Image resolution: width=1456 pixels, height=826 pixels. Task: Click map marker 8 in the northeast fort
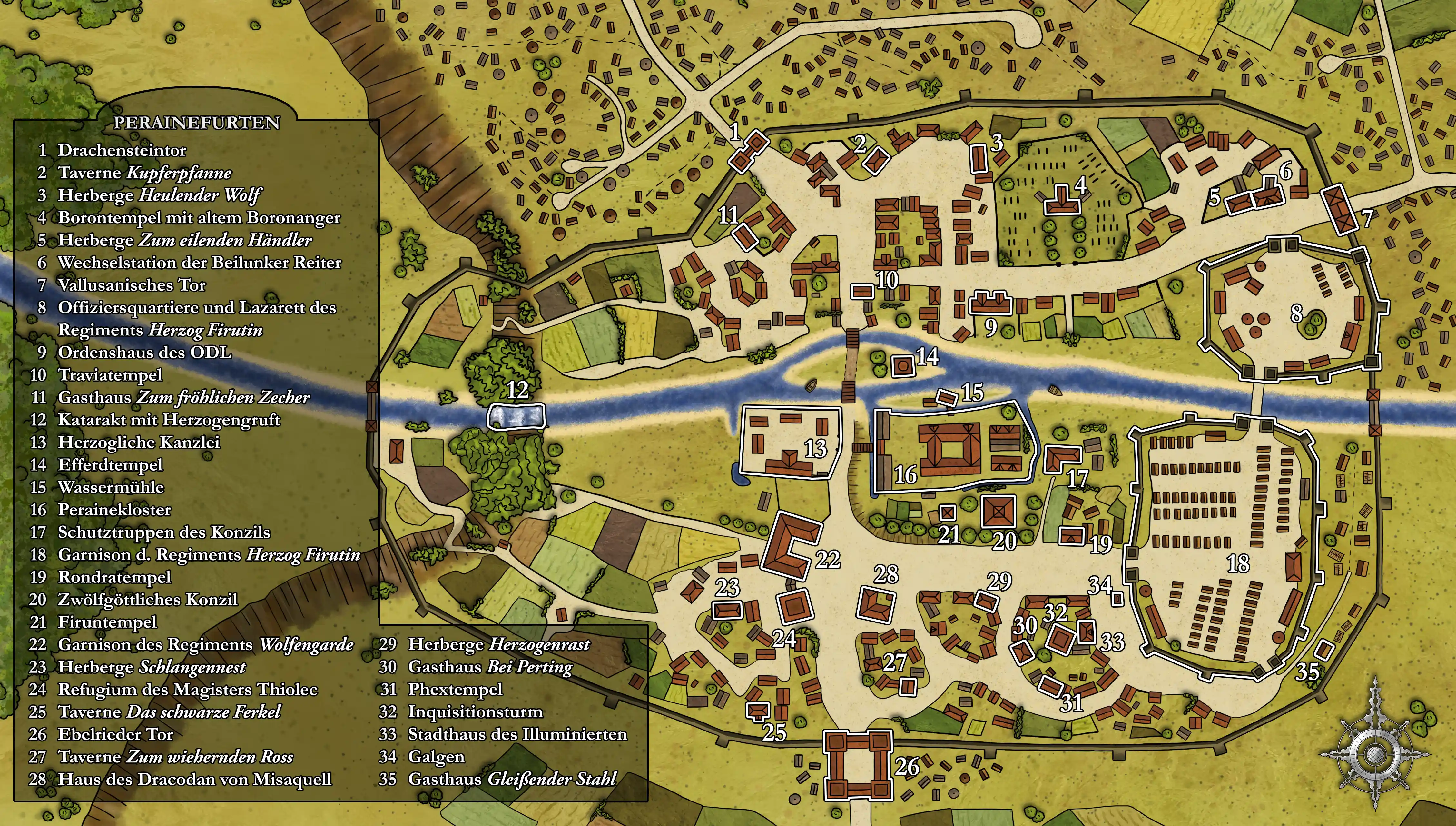[x=1297, y=313]
